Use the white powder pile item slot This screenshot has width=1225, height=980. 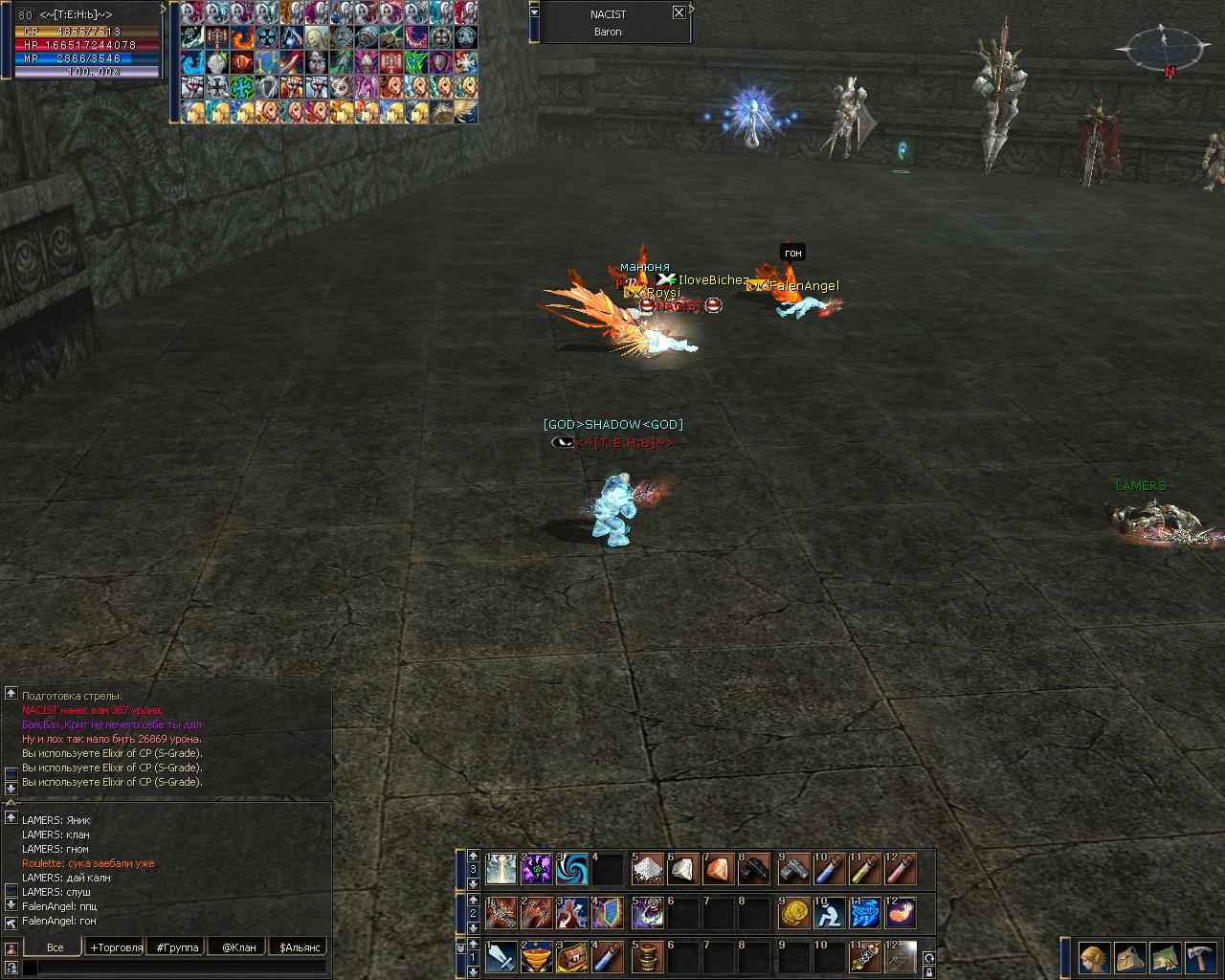[648, 869]
